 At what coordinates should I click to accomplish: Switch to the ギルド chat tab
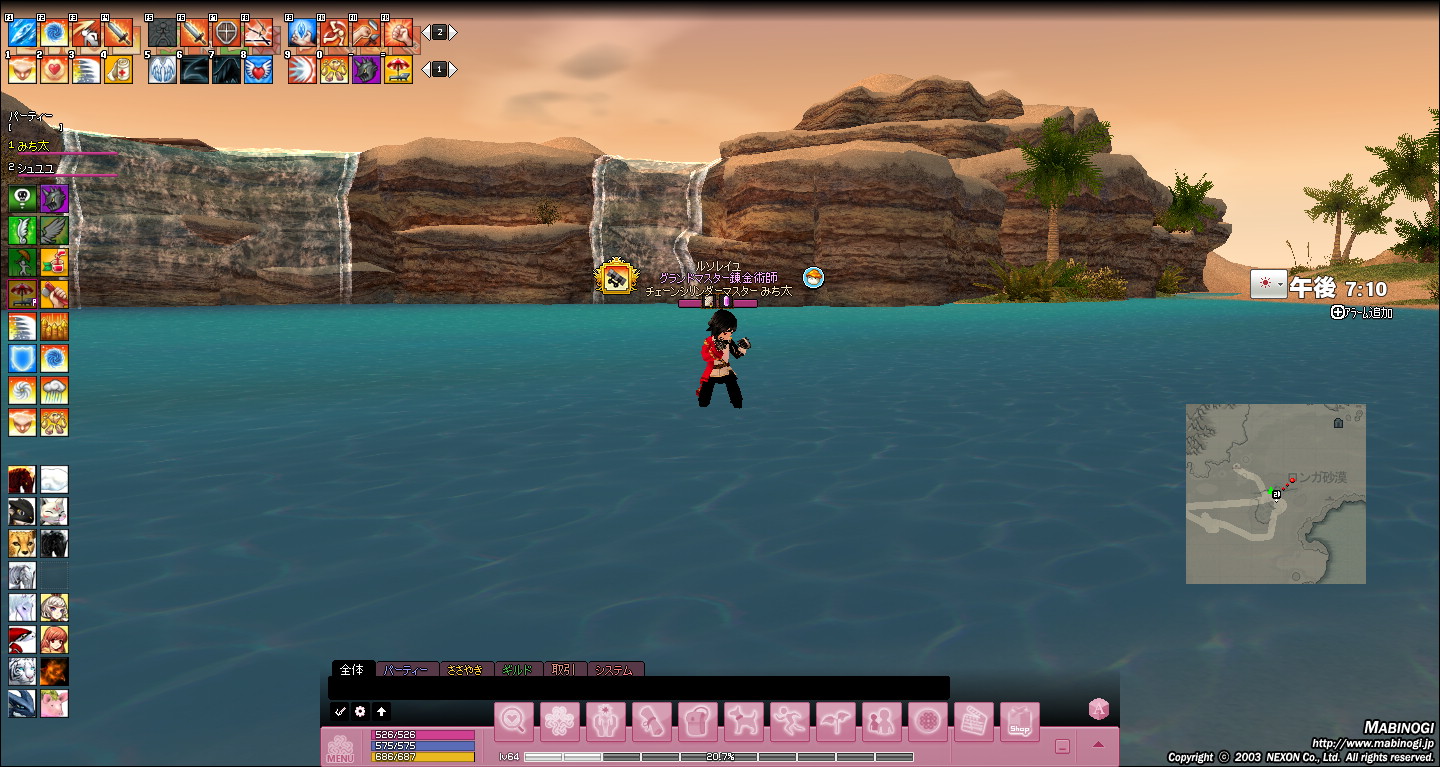[x=518, y=669]
